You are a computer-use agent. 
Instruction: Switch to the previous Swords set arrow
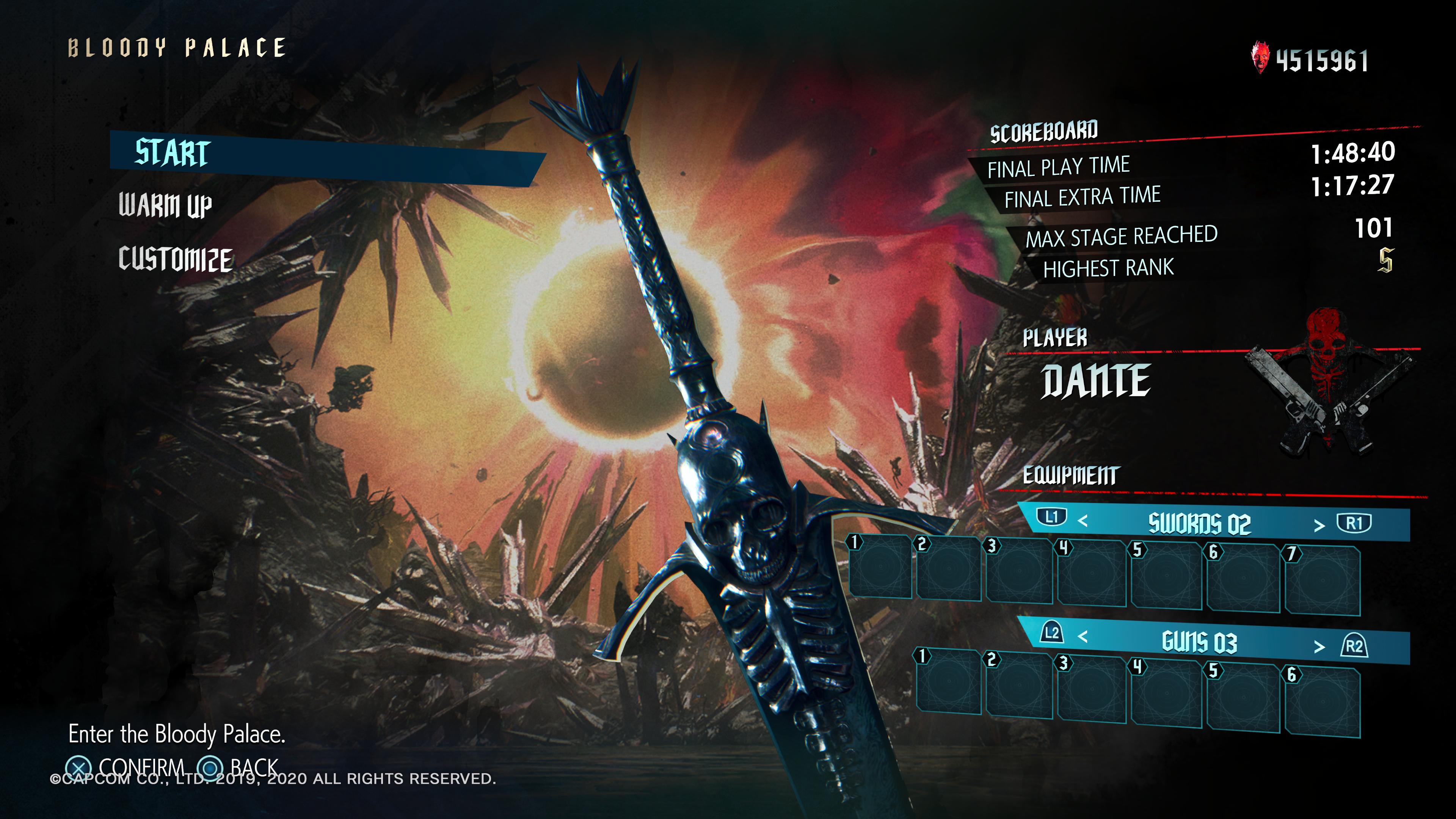[x=1083, y=521]
